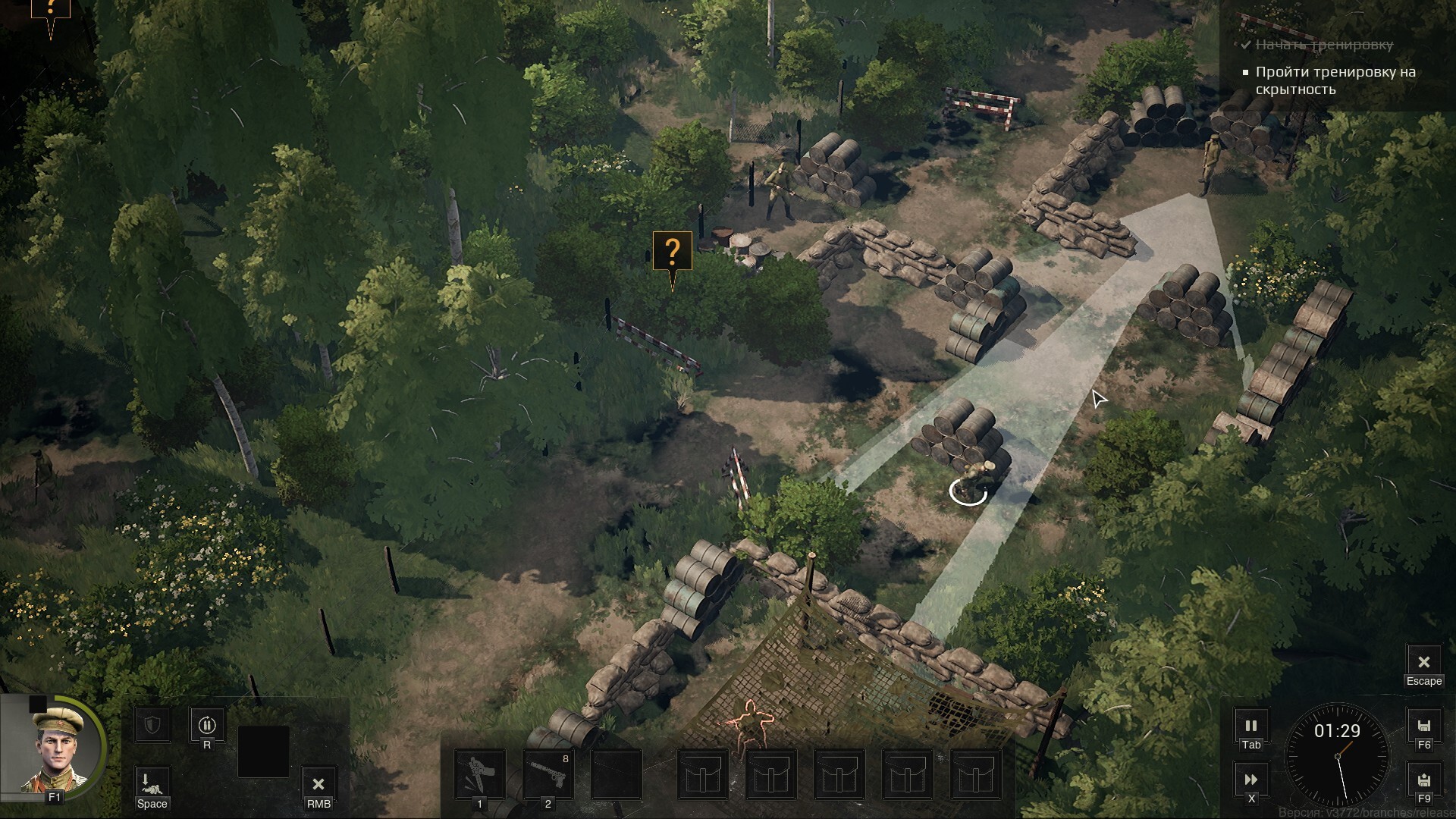Click the stealth training objective text

(x=1335, y=80)
